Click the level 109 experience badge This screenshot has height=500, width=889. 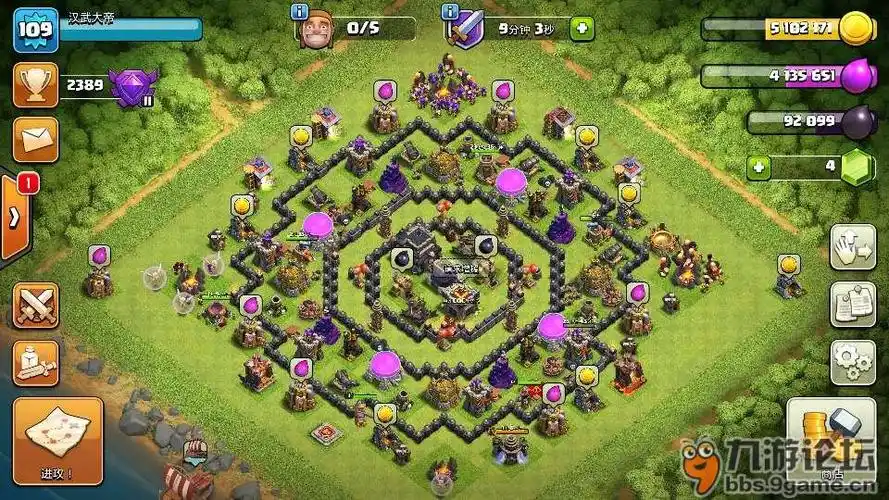[x=34, y=32]
